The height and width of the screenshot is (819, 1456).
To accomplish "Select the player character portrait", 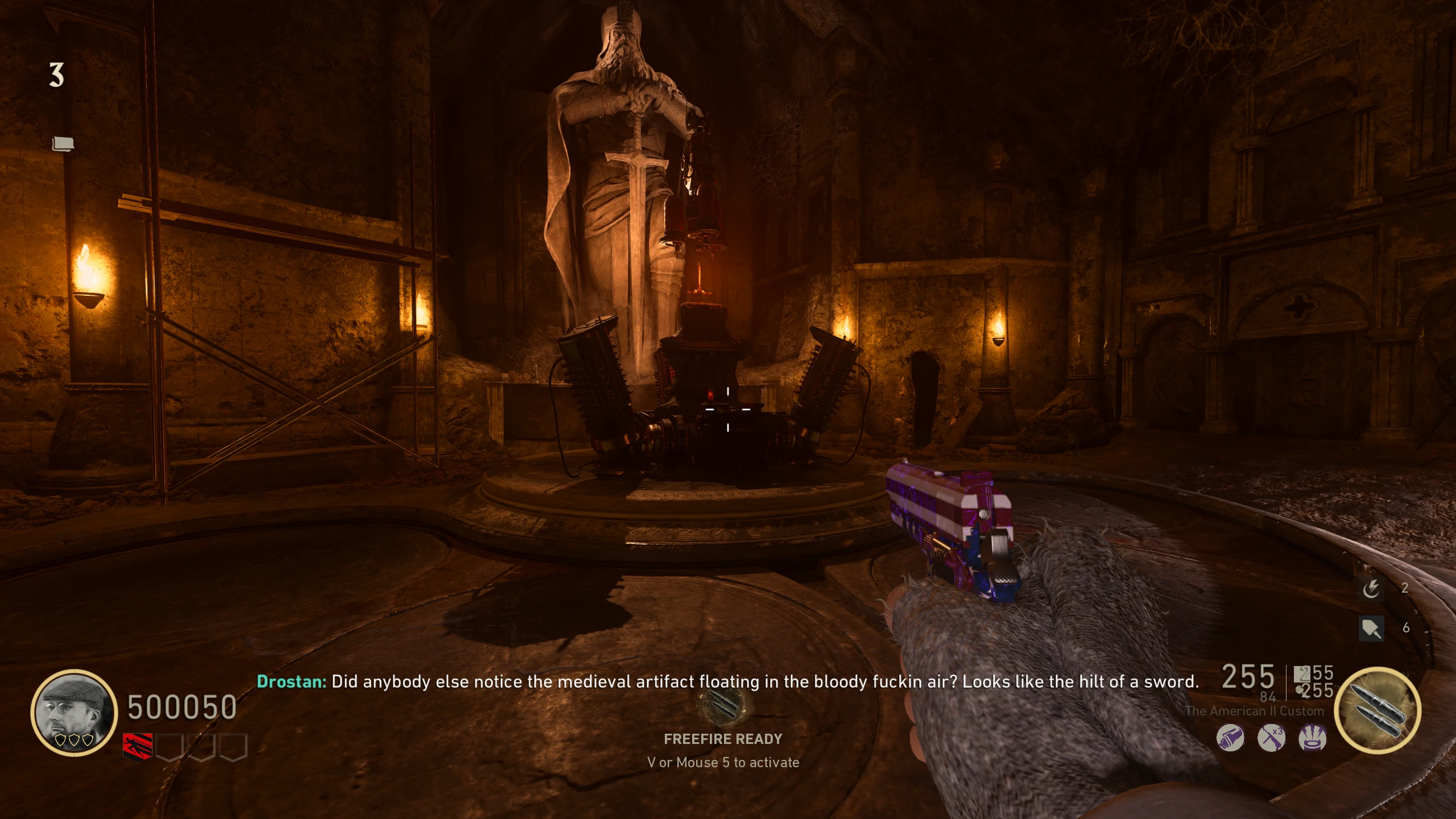I will [x=74, y=712].
